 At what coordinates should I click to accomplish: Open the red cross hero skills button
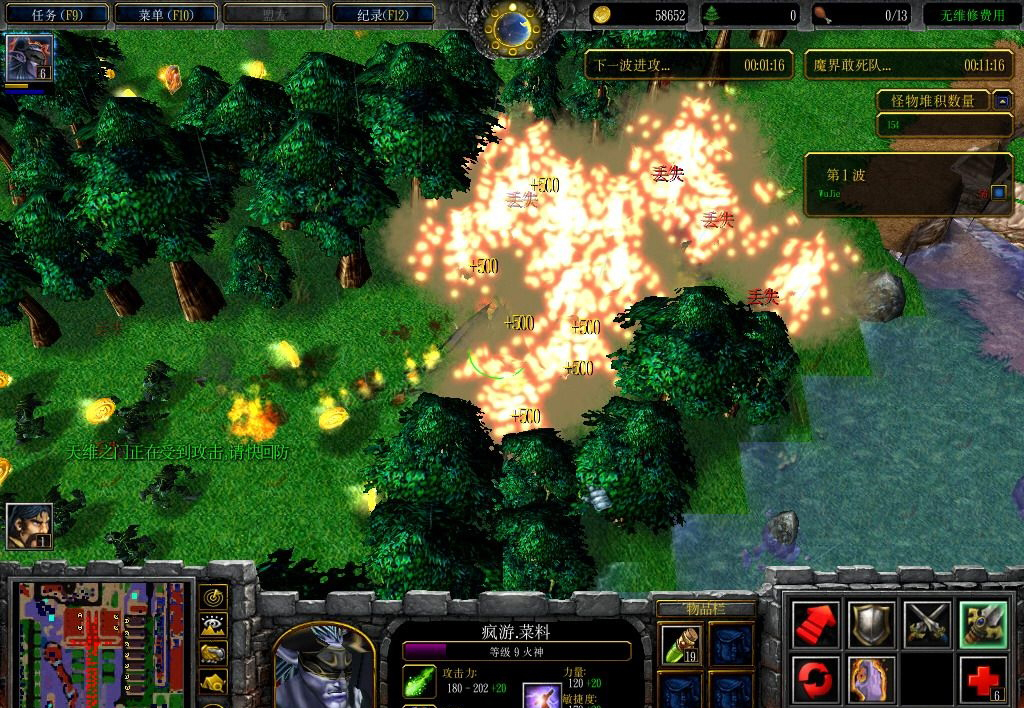pyautogui.click(x=982, y=680)
